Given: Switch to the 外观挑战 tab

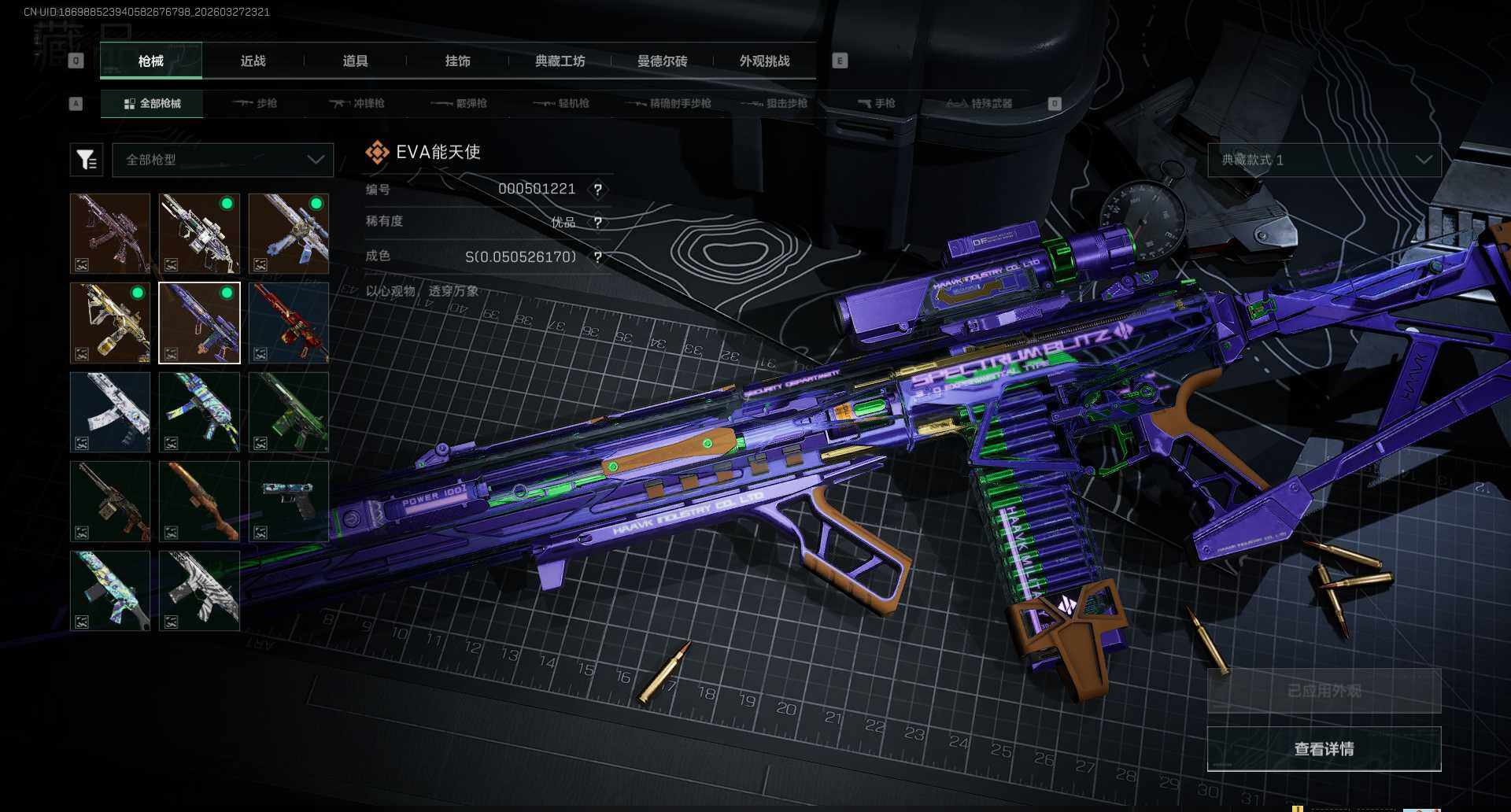Looking at the screenshot, I should (764, 61).
